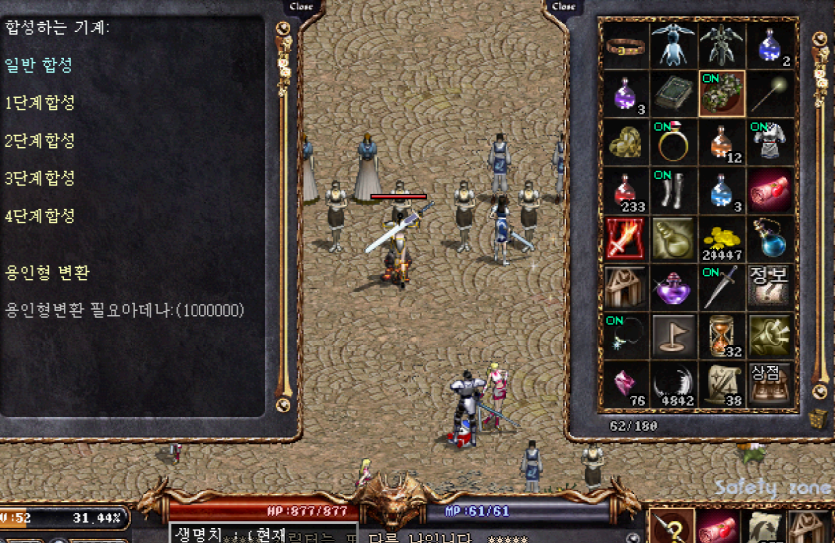Click the green spellbook inventory slot

[x=674, y=94]
